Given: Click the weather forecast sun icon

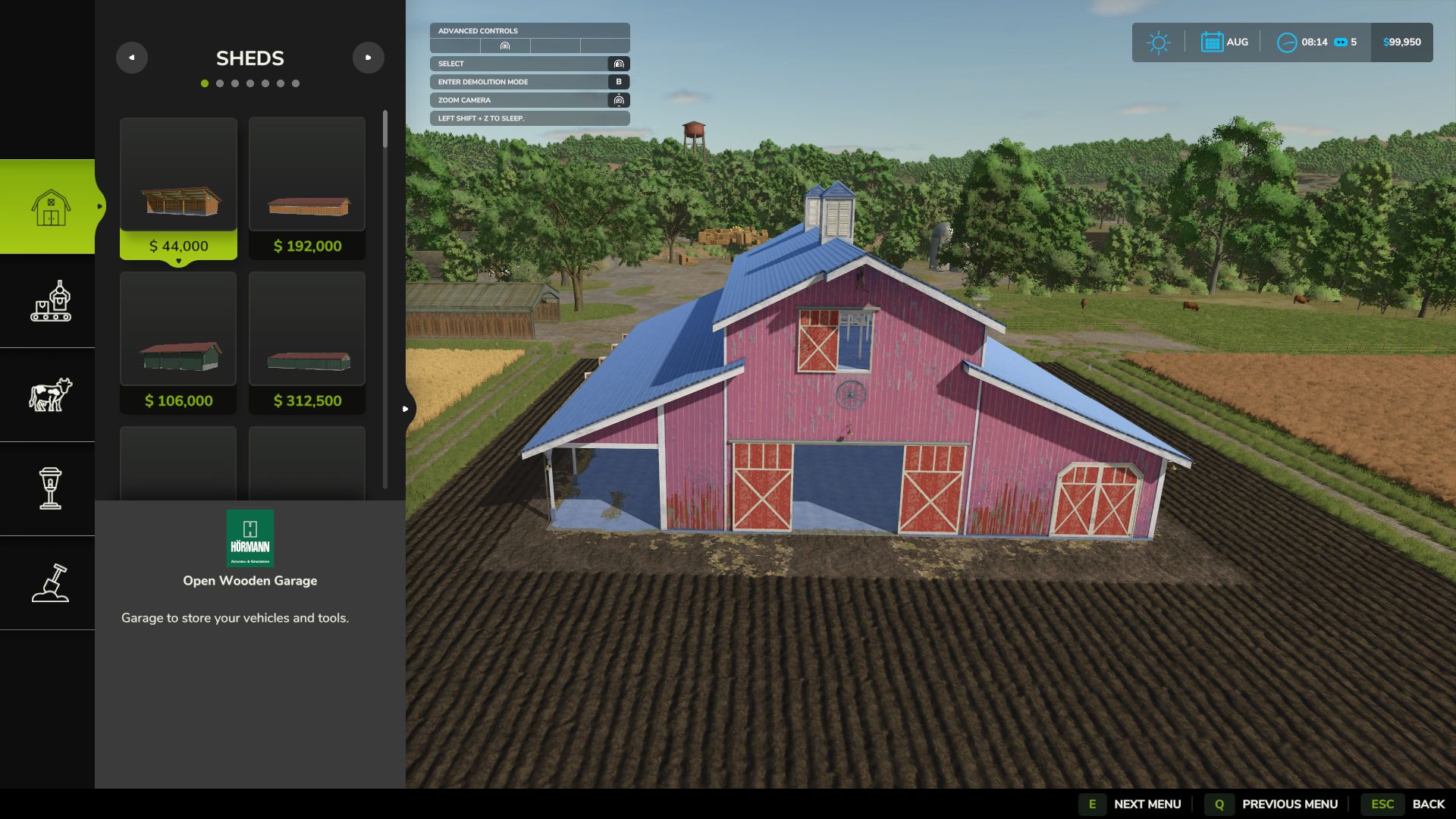Looking at the screenshot, I should pos(1159,42).
